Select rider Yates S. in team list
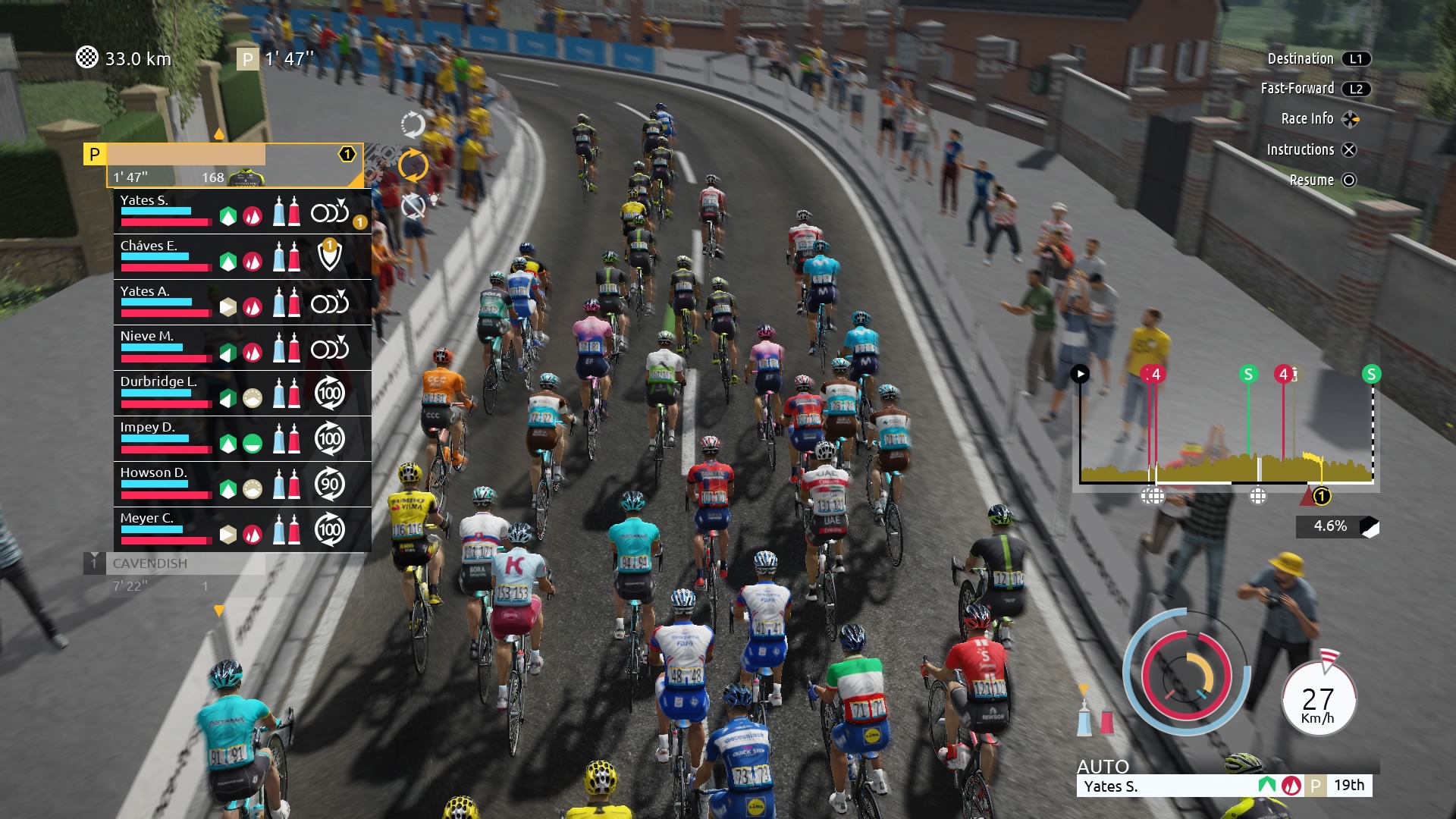The height and width of the screenshot is (819, 1456). pos(167,211)
